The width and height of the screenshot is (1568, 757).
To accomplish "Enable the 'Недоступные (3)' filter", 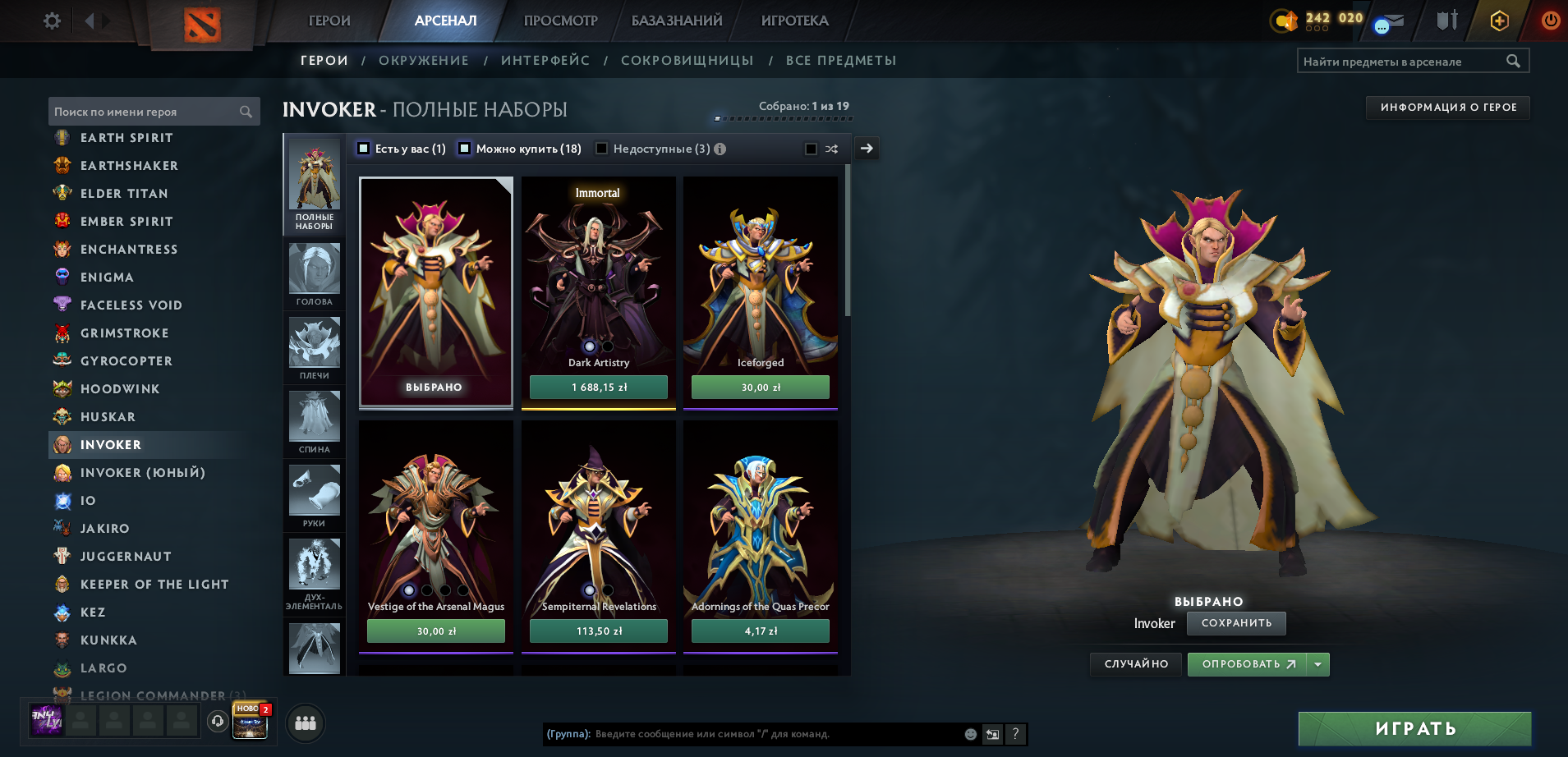I will [602, 149].
